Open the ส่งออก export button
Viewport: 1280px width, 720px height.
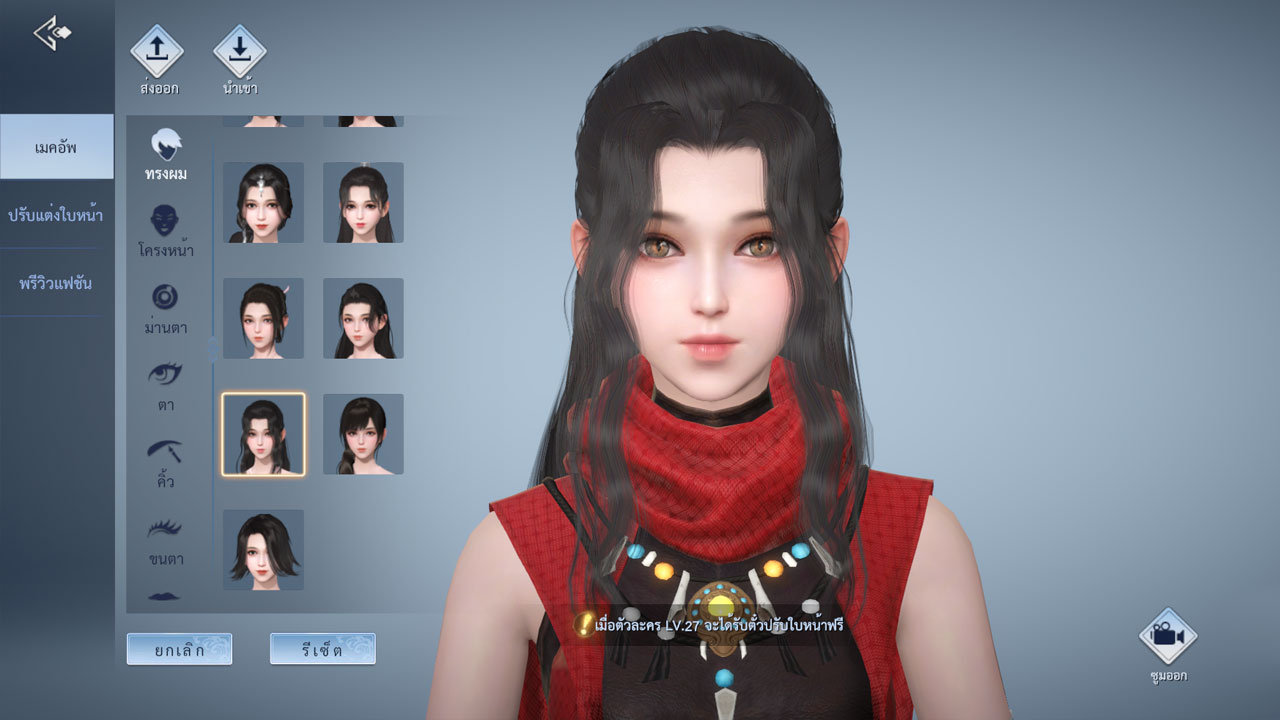point(158,51)
